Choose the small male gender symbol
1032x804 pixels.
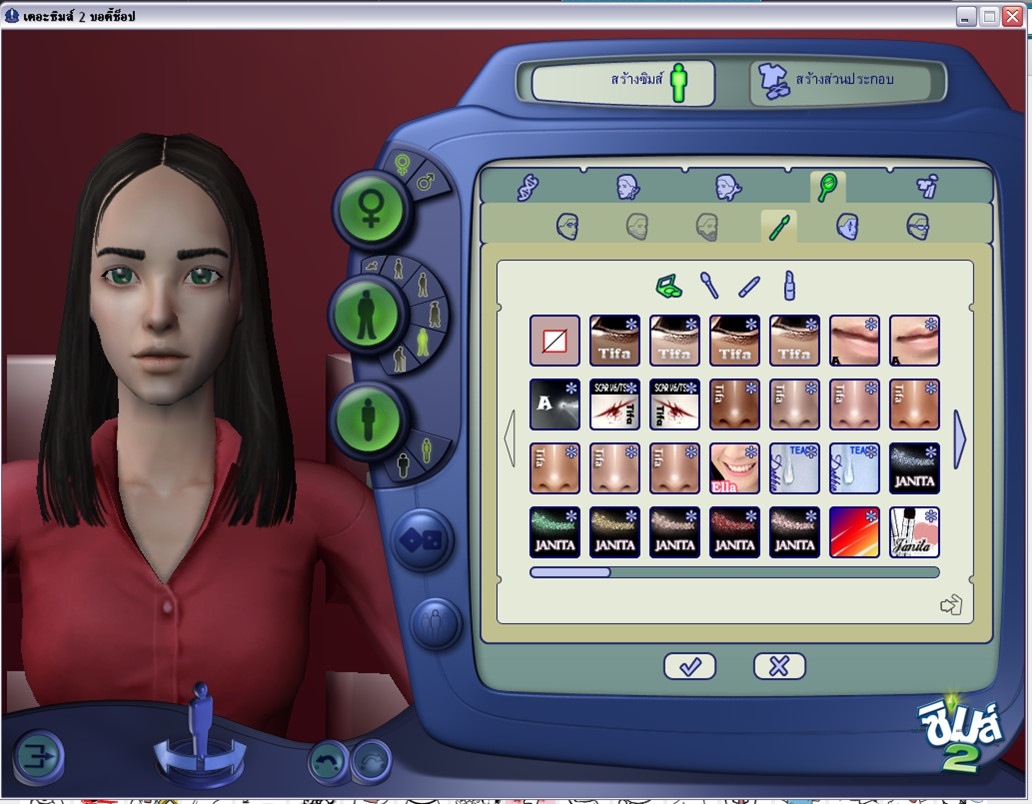pyautogui.click(x=425, y=183)
